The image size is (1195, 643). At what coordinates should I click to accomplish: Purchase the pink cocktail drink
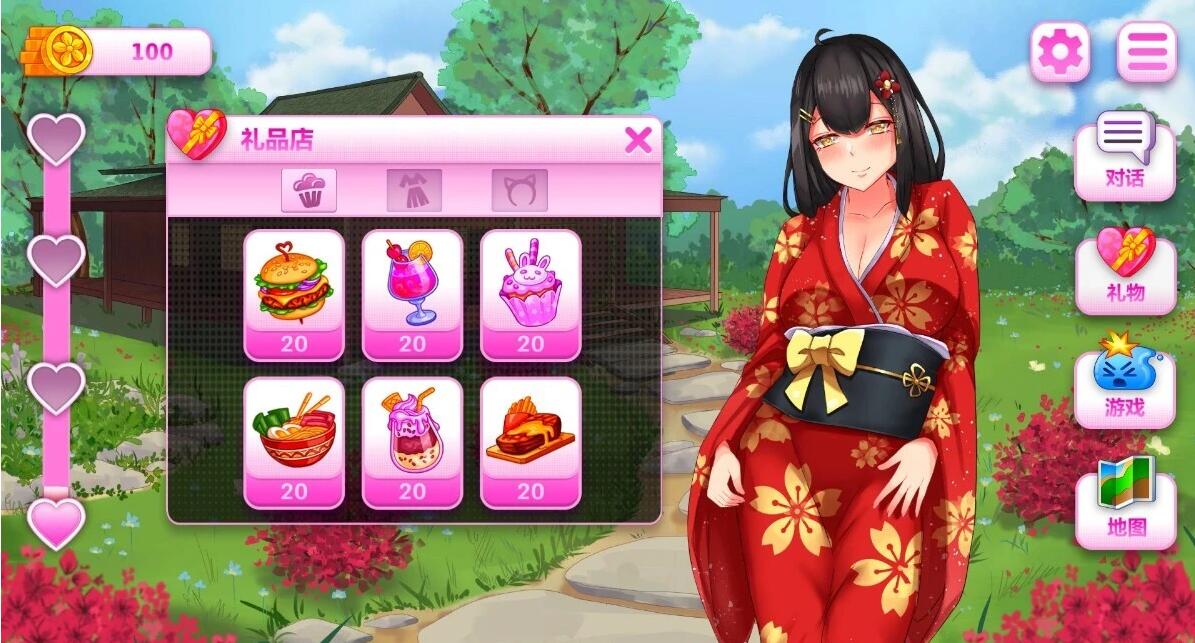(x=412, y=295)
